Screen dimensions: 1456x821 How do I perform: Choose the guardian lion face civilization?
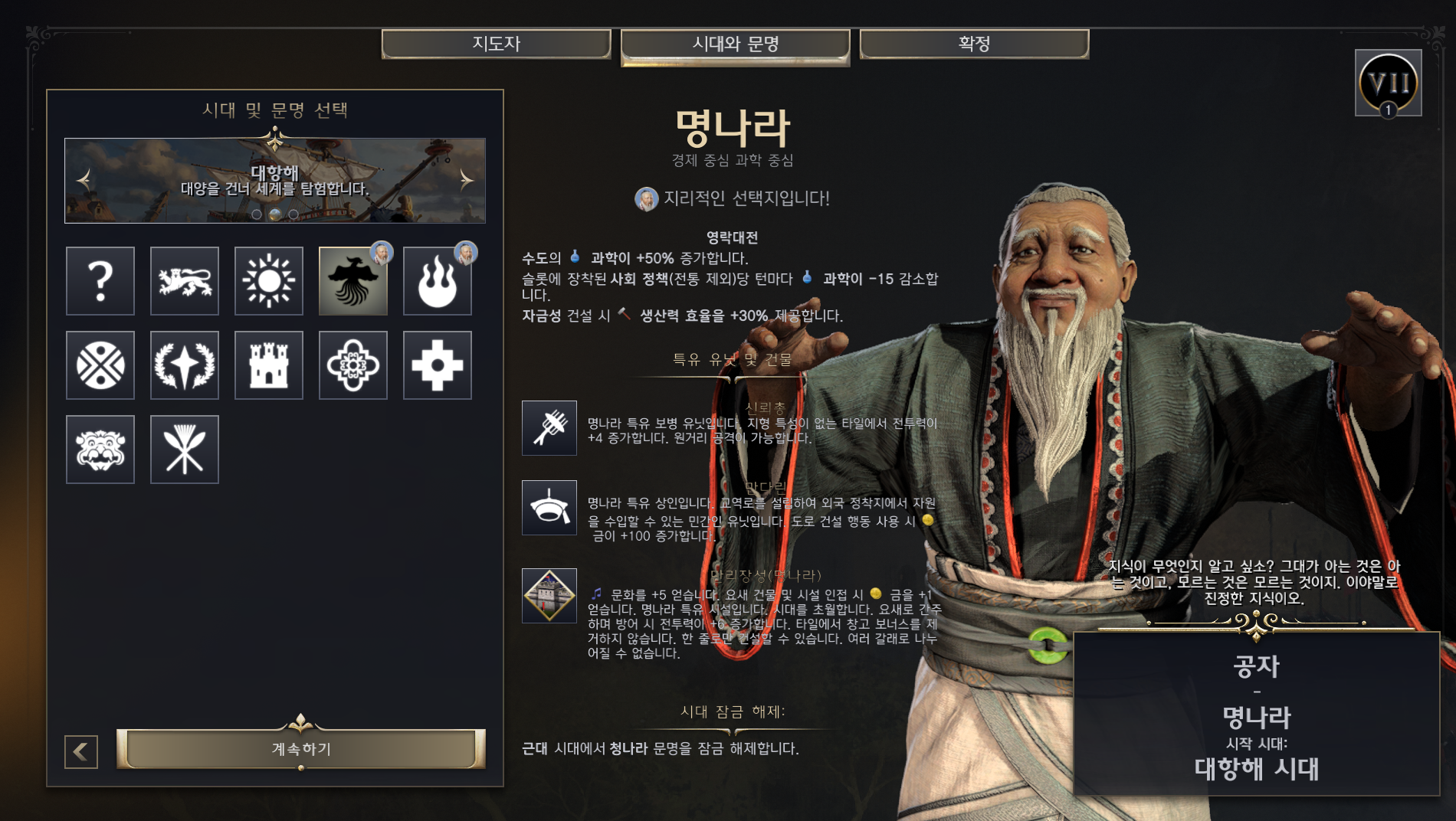pos(100,450)
